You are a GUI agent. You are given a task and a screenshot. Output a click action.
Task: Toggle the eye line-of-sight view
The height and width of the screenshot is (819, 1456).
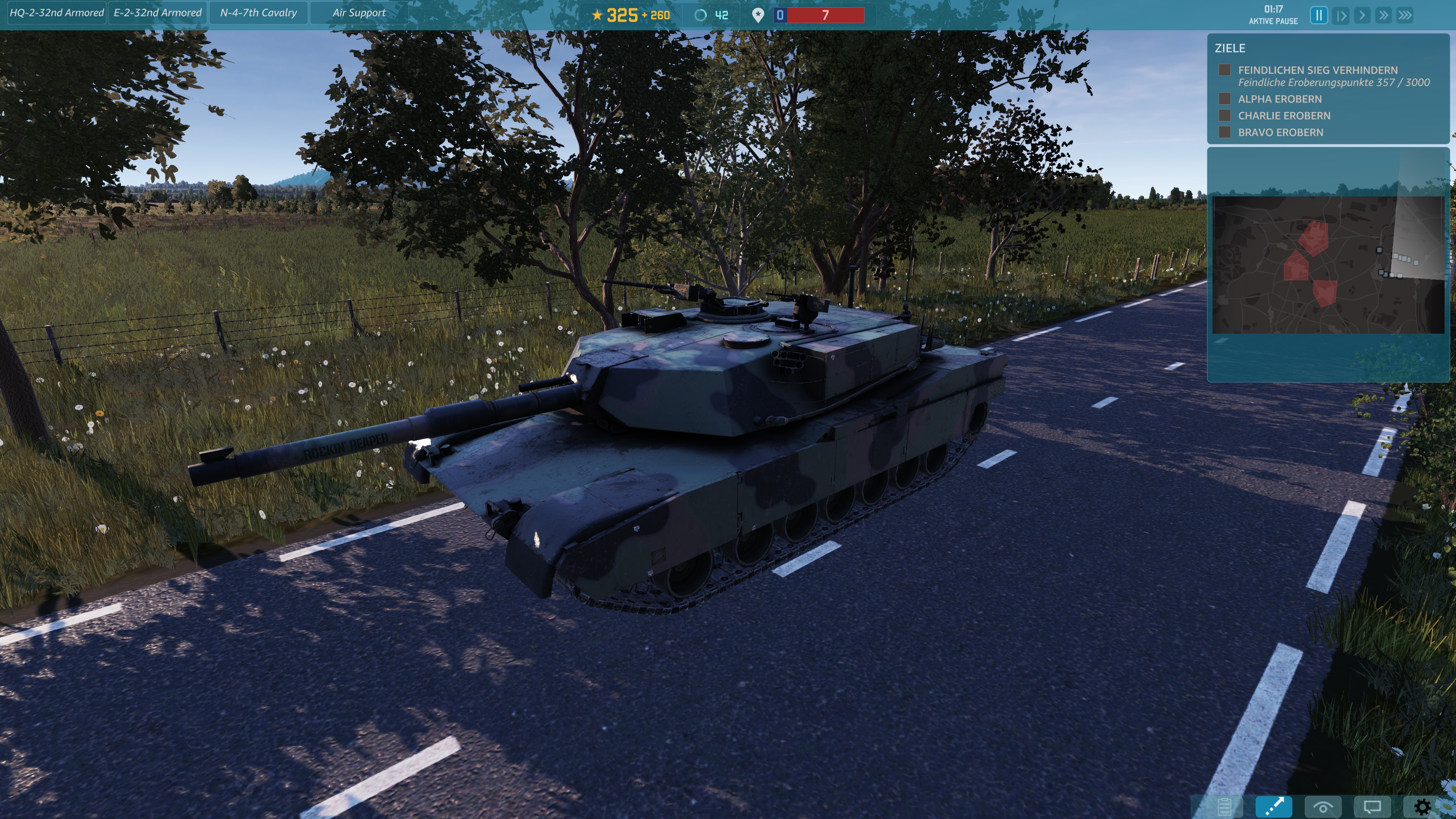pyautogui.click(x=1323, y=806)
